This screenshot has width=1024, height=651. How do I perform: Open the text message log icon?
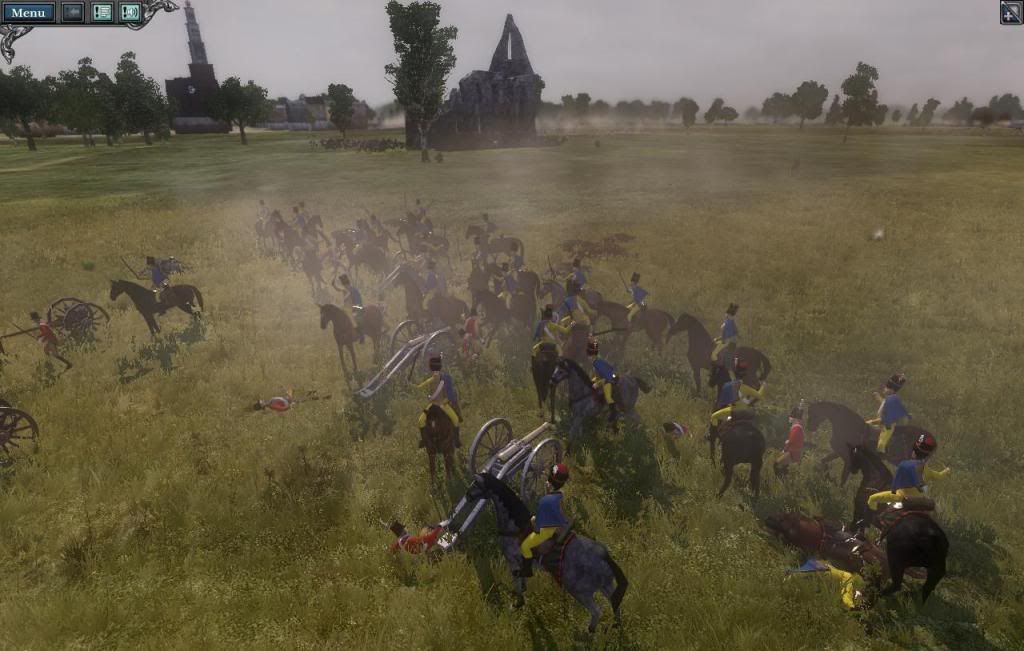[x=102, y=12]
